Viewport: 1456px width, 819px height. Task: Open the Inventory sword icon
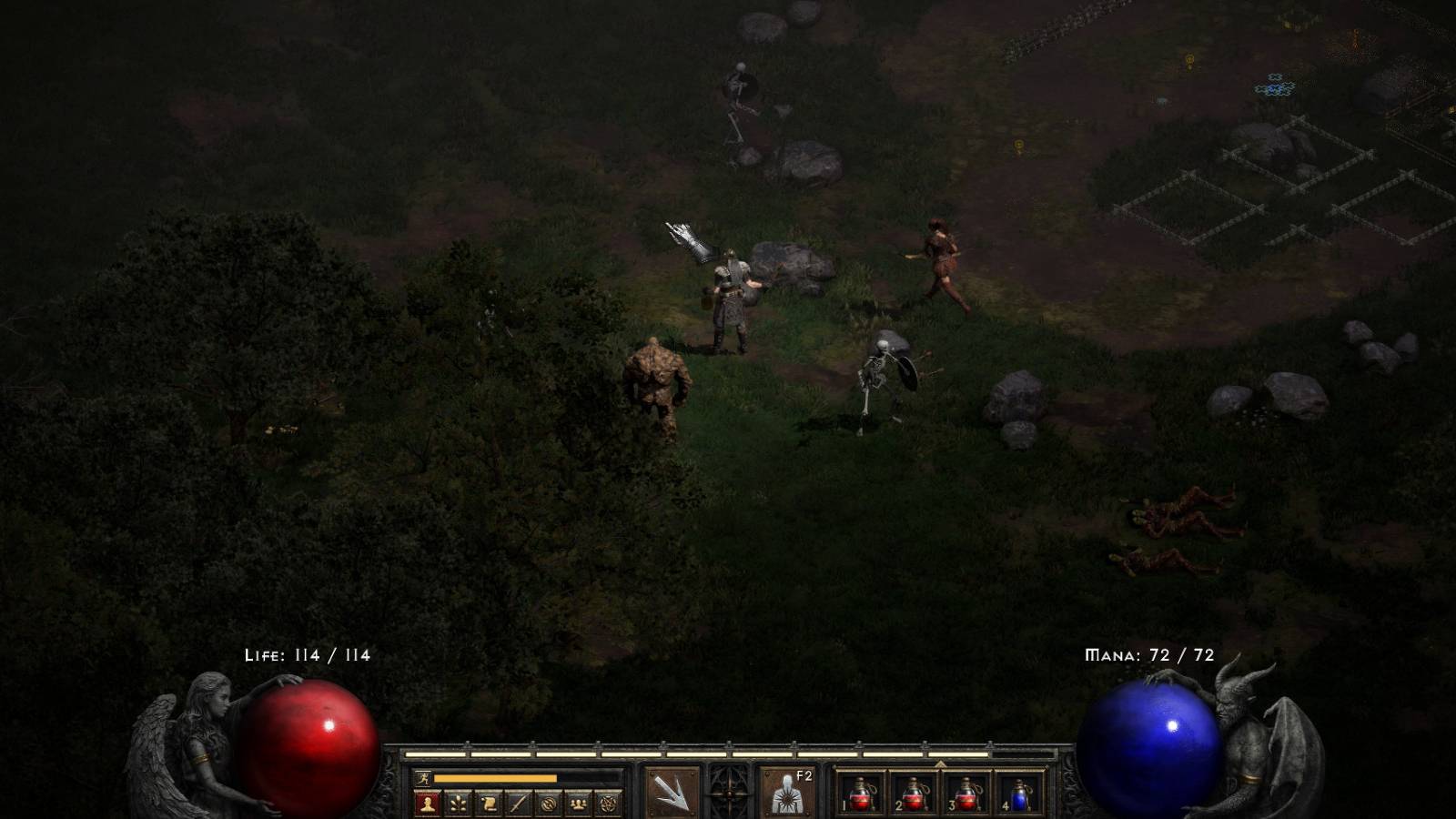(x=520, y=802)
